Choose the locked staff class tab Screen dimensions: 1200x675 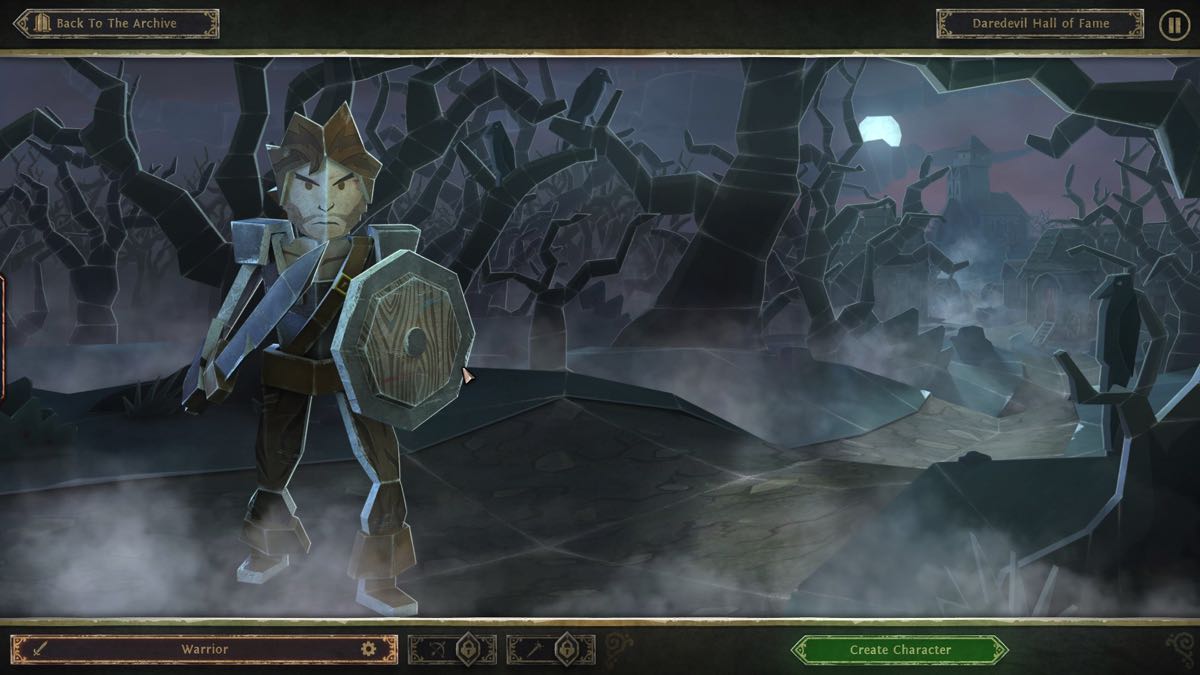tap(551, 650)
